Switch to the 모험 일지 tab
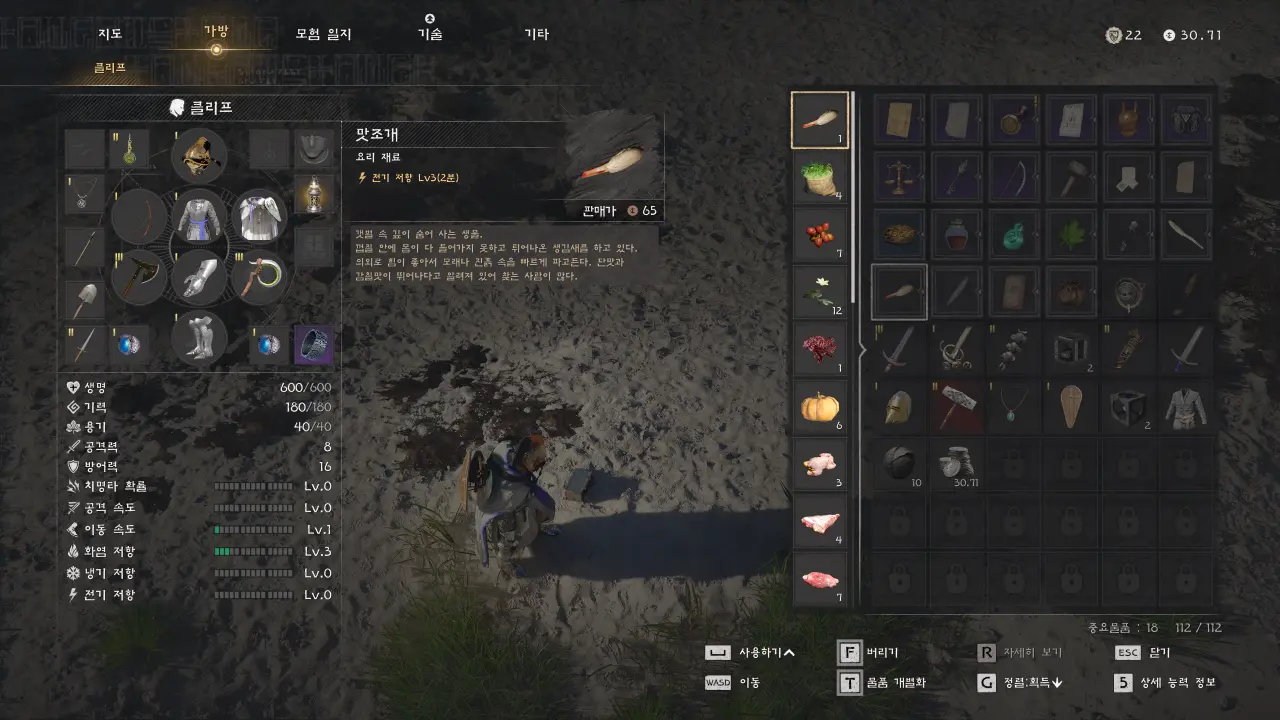 (x=323, y=34)
